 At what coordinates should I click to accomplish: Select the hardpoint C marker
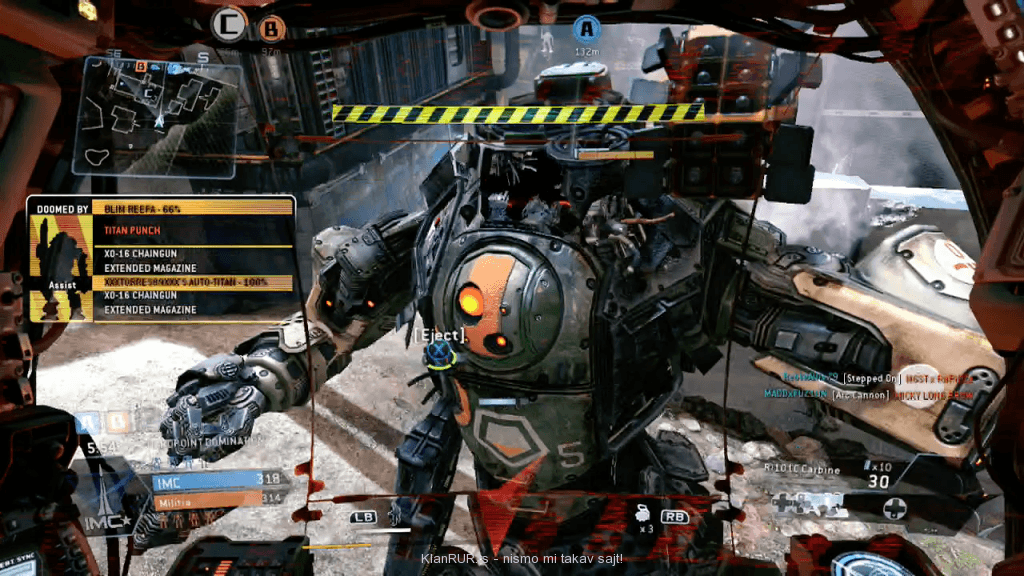231,21
